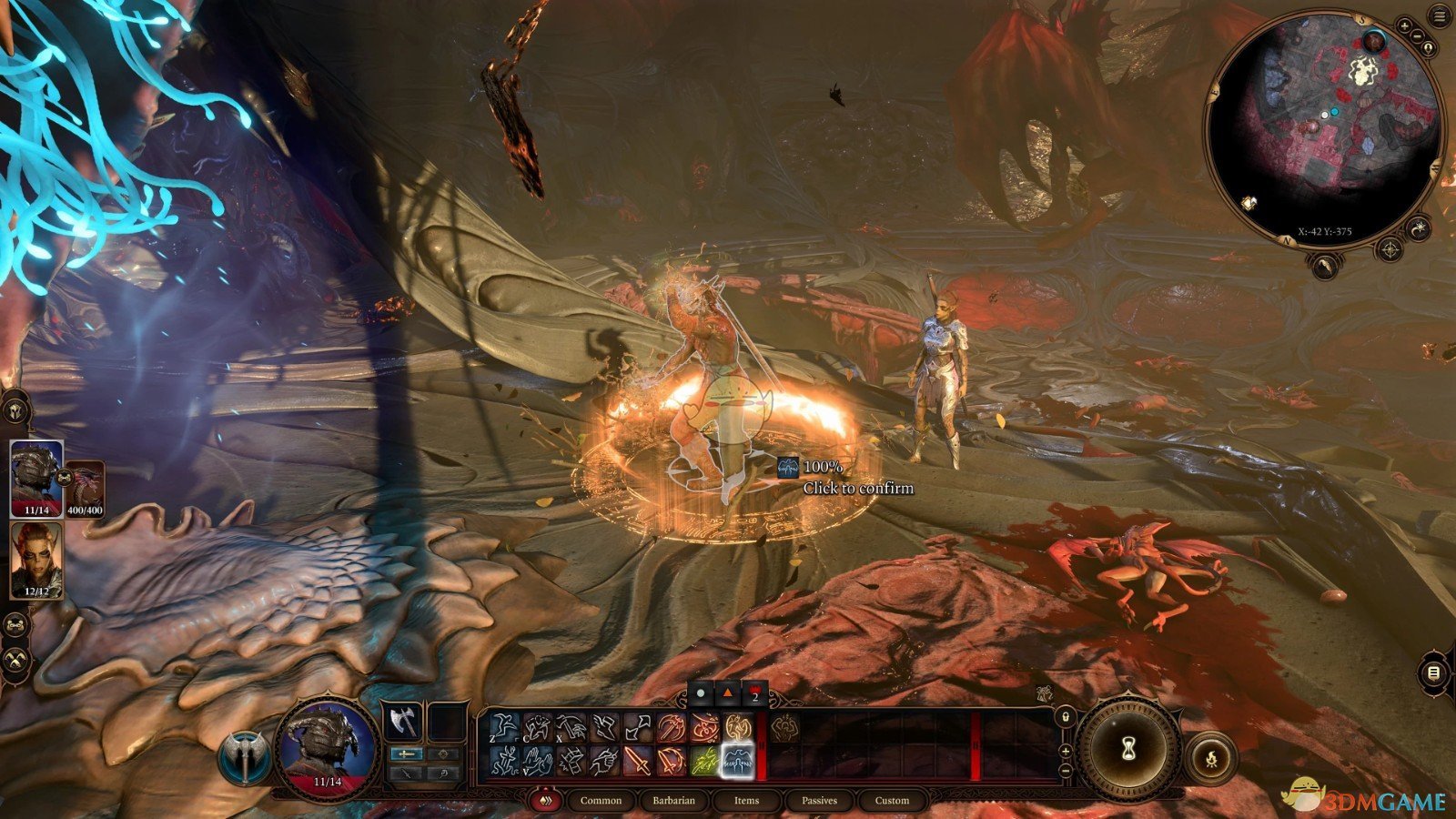
Task: Select the elf companion portrait
Action: [x=36, y=561]
